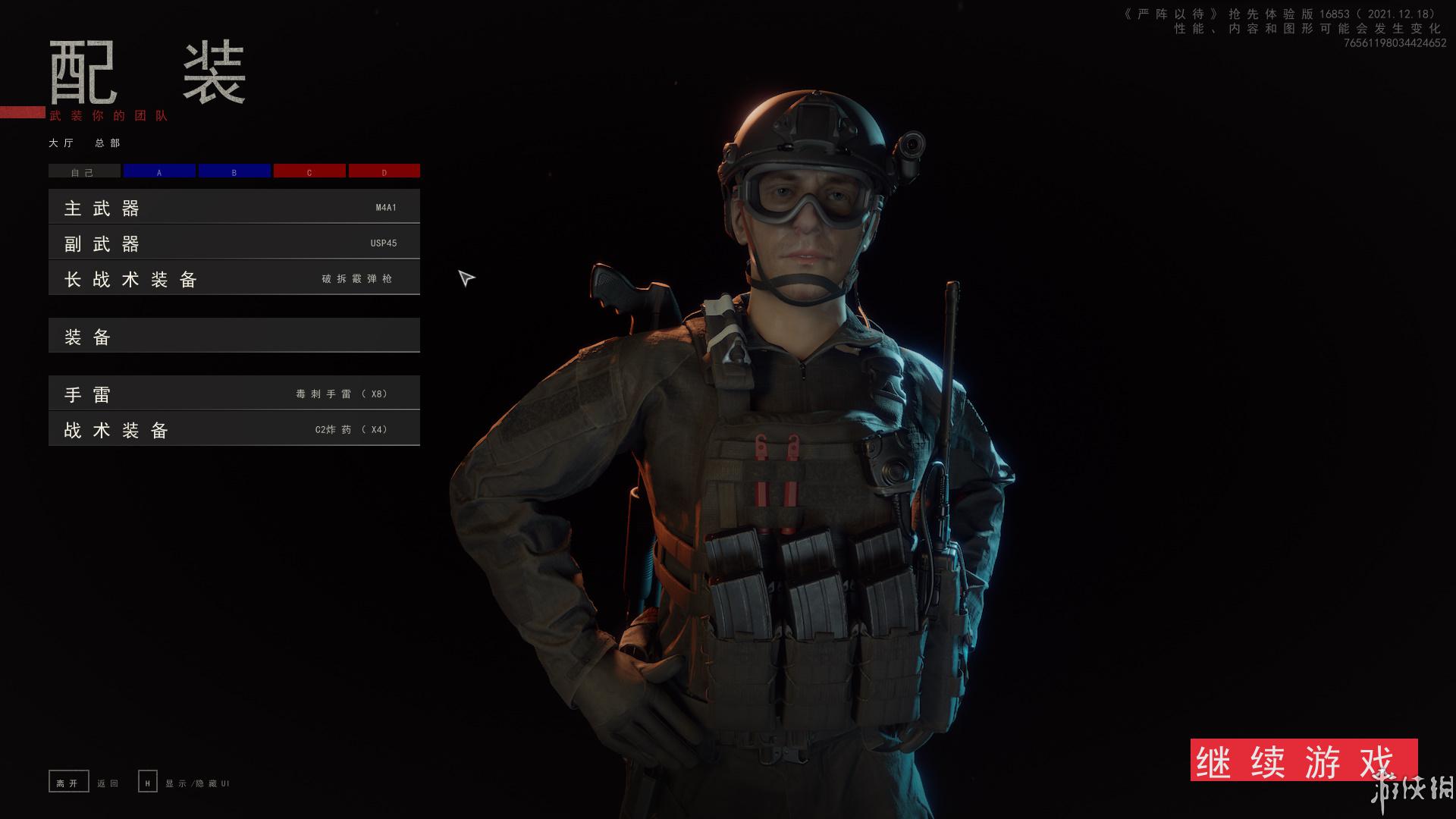Select blue teammate B tab
This screenshot has height=819, width=1456.
[x=234, y=171]
